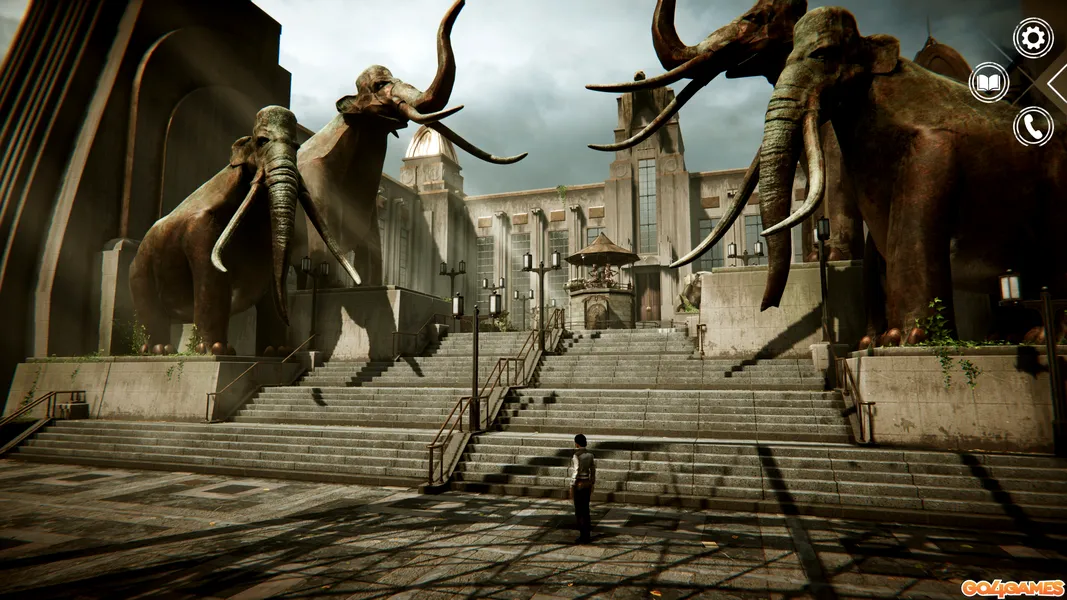Image resolution: width=1067 pixels, height=600 pixels.
Task: Open the phone handset icon
Action: [1033, 126]
